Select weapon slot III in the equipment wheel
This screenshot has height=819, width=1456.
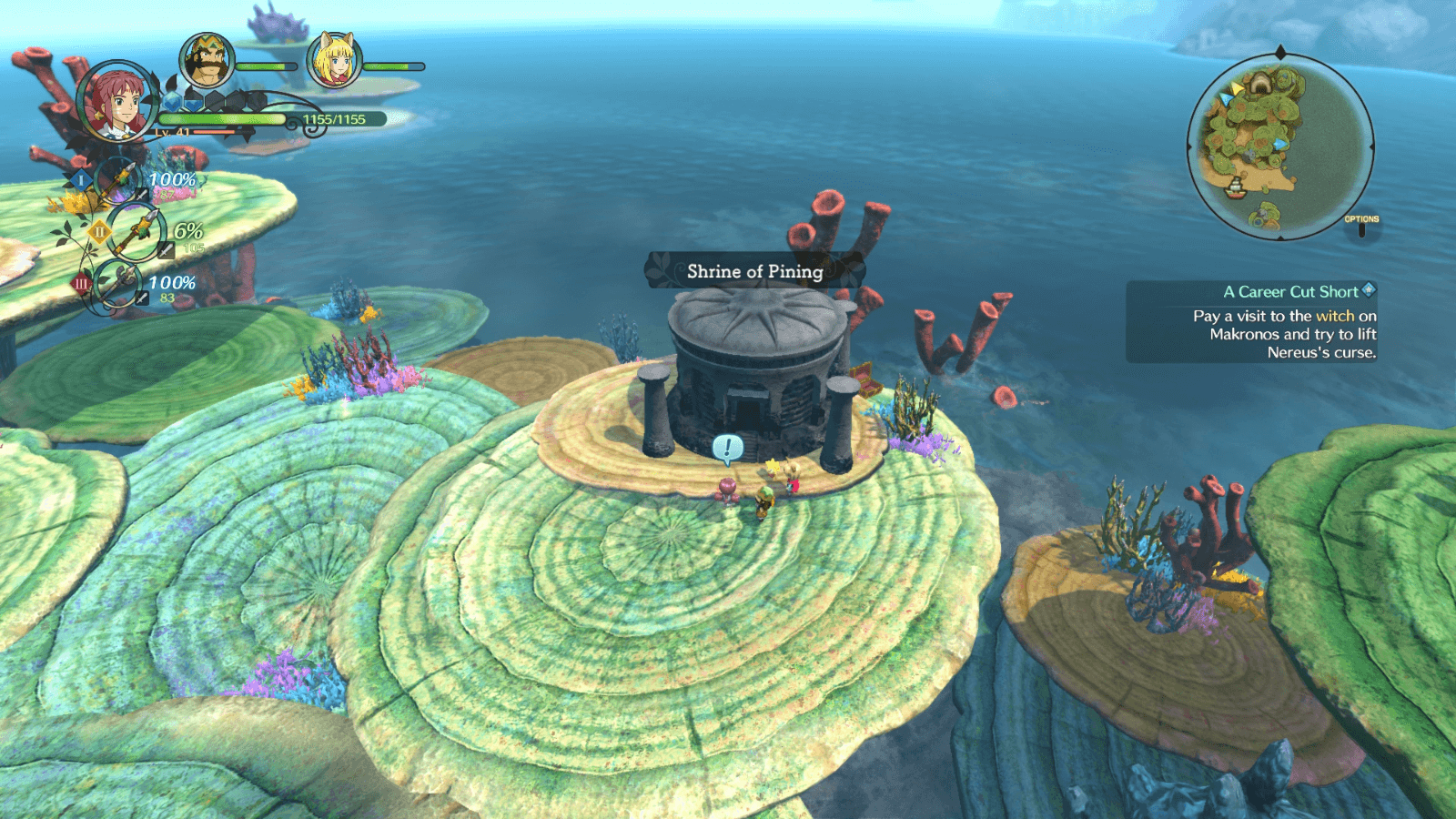click(x=81, y=281)
